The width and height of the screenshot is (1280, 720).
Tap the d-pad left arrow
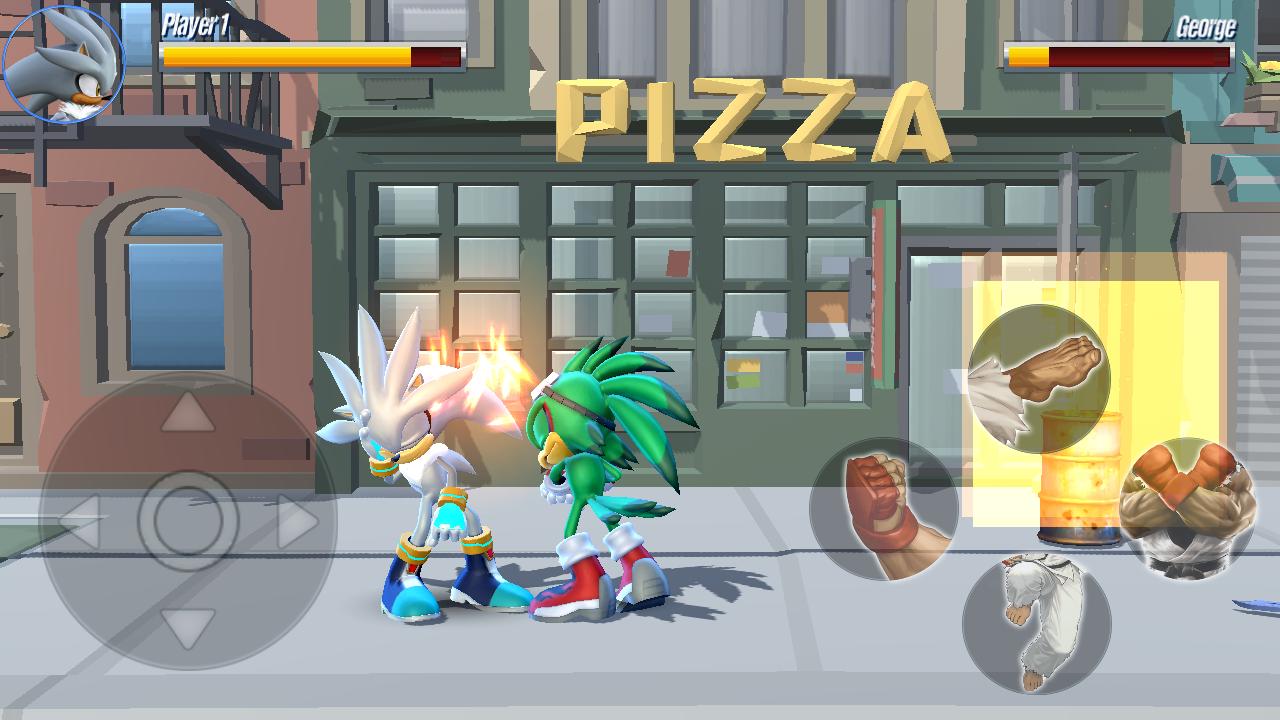tap(82, 521)
